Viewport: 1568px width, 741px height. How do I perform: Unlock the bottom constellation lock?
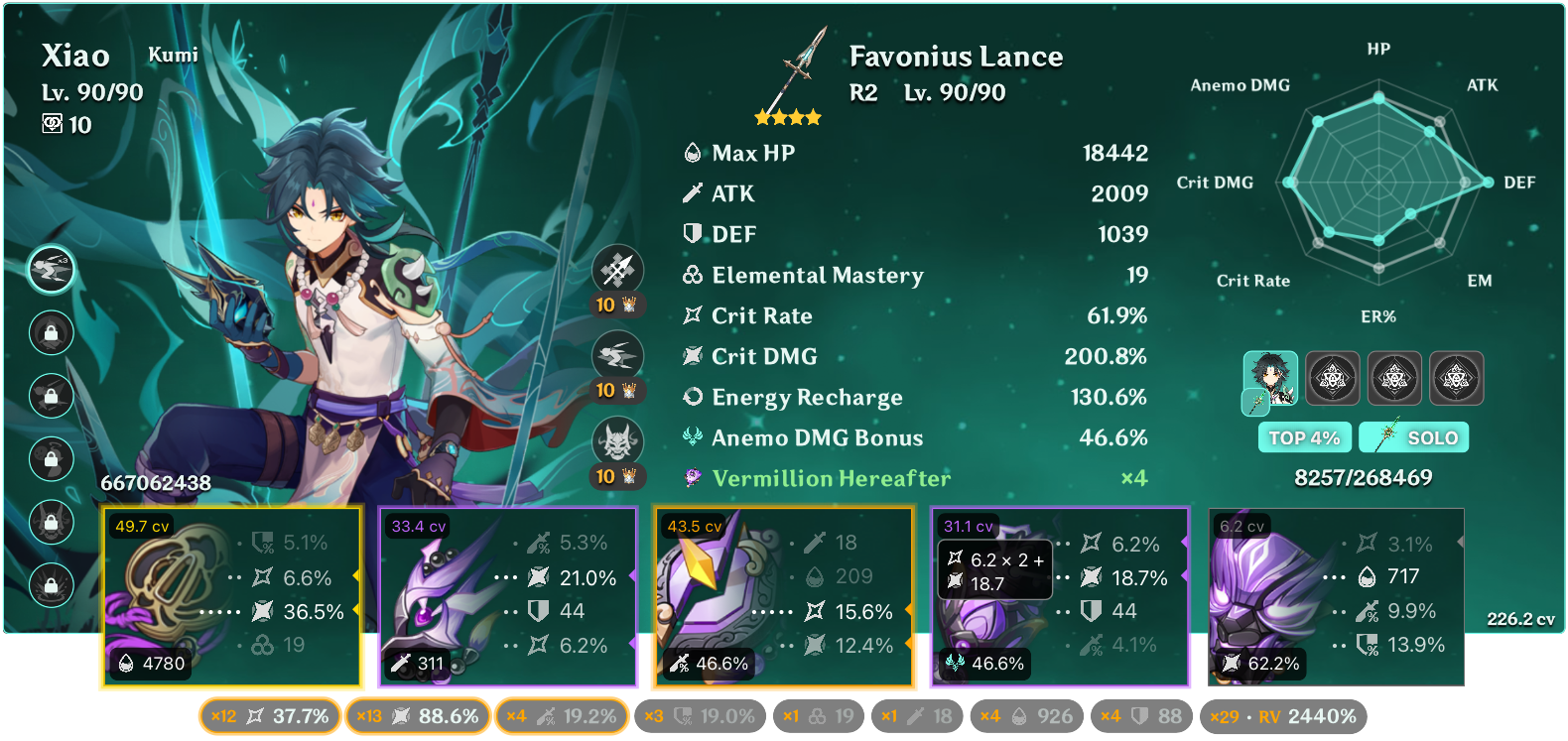[x=51, y=585]
